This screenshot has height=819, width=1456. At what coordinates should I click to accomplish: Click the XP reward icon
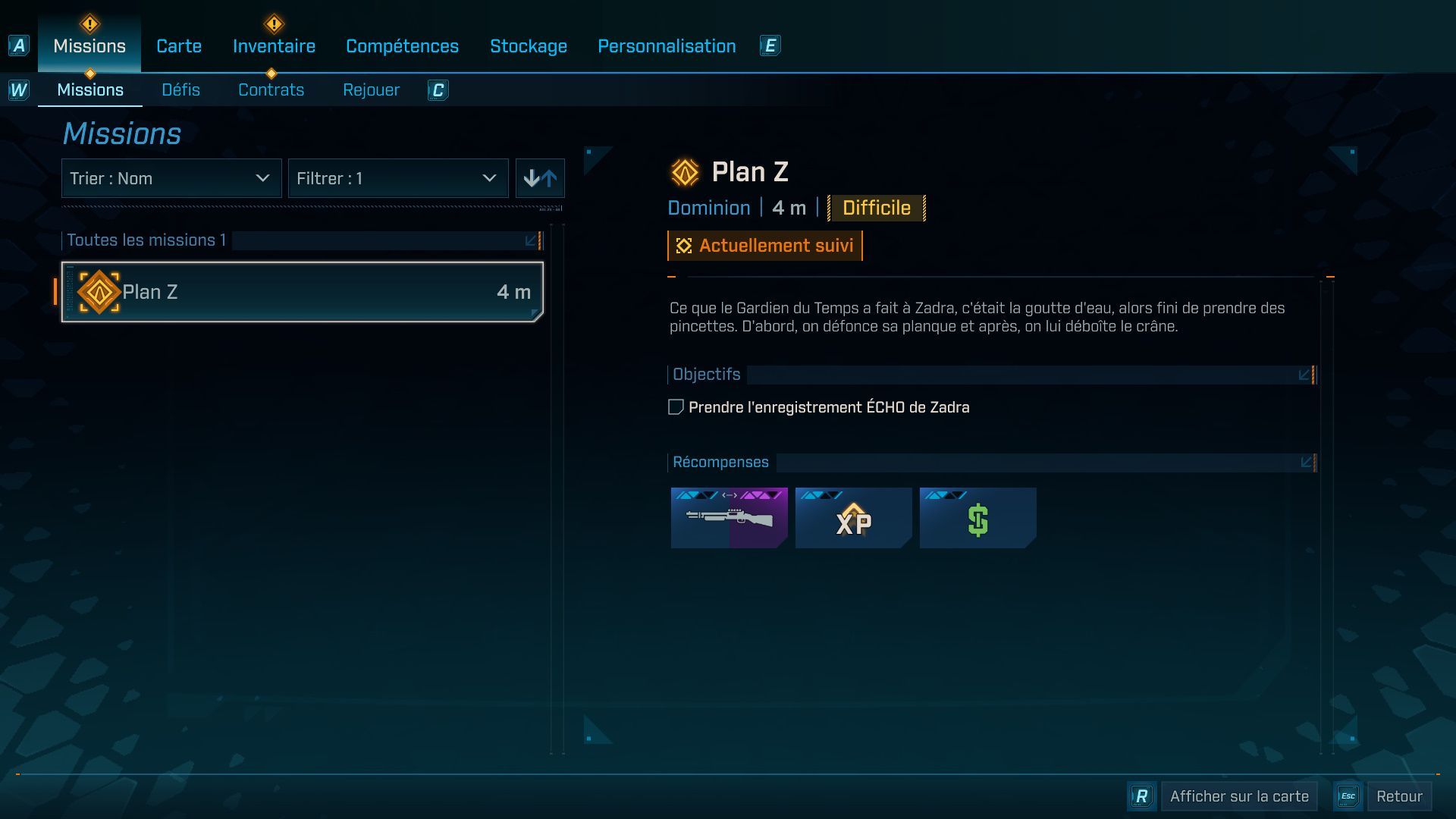click(852, 518)
